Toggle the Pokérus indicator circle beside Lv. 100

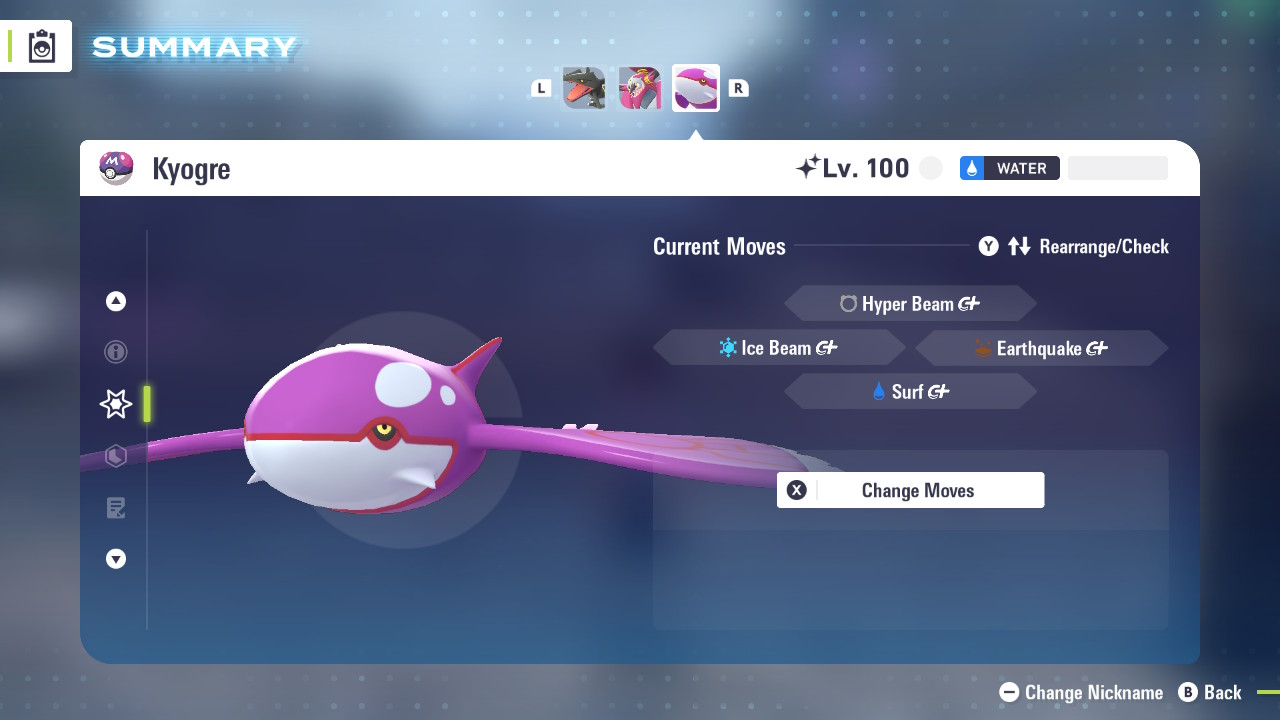(x=930, y=168)
